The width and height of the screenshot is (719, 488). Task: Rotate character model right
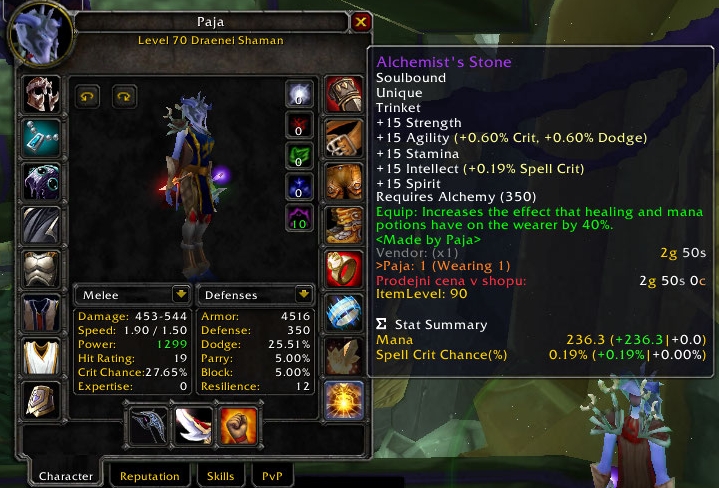[125, 96]
